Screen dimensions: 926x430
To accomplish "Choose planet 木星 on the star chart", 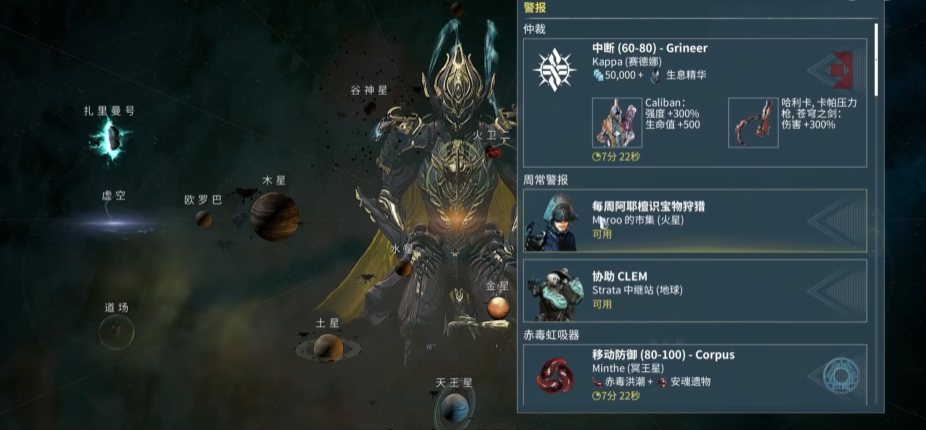I will coord(274,215).
